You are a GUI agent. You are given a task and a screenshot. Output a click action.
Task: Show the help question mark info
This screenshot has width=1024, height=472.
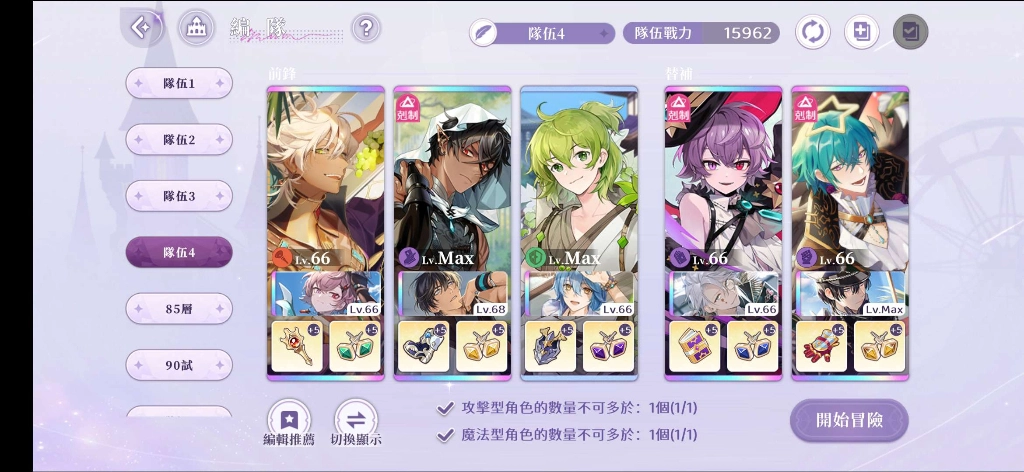(x=366, y=28)
